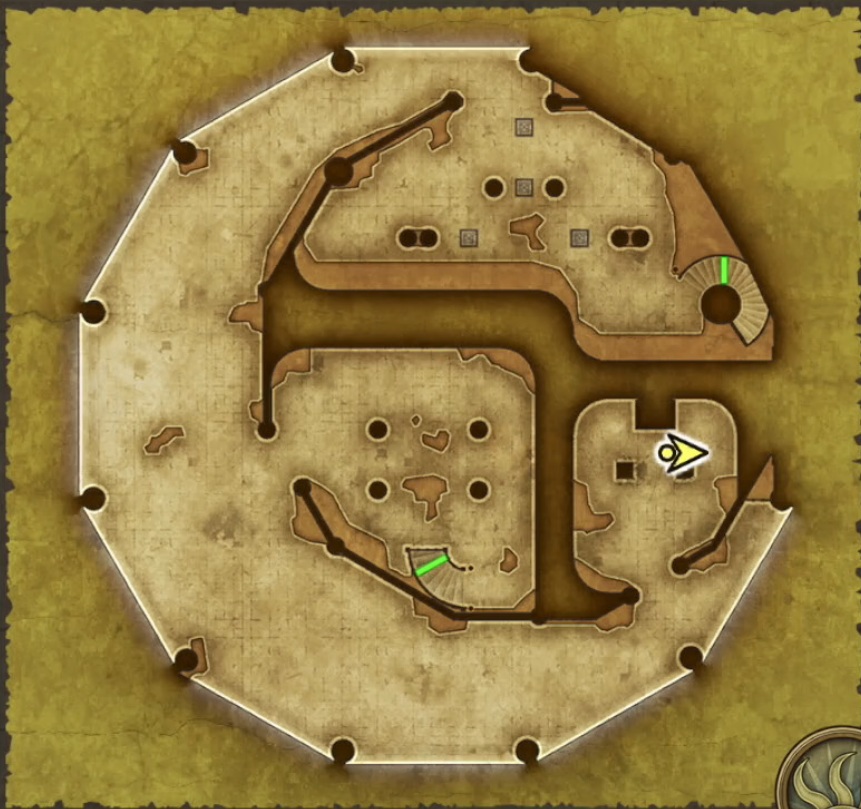
Task: Click the green marker on the spiral staircase
Action: pyautogui.click(x=723, y=270)
